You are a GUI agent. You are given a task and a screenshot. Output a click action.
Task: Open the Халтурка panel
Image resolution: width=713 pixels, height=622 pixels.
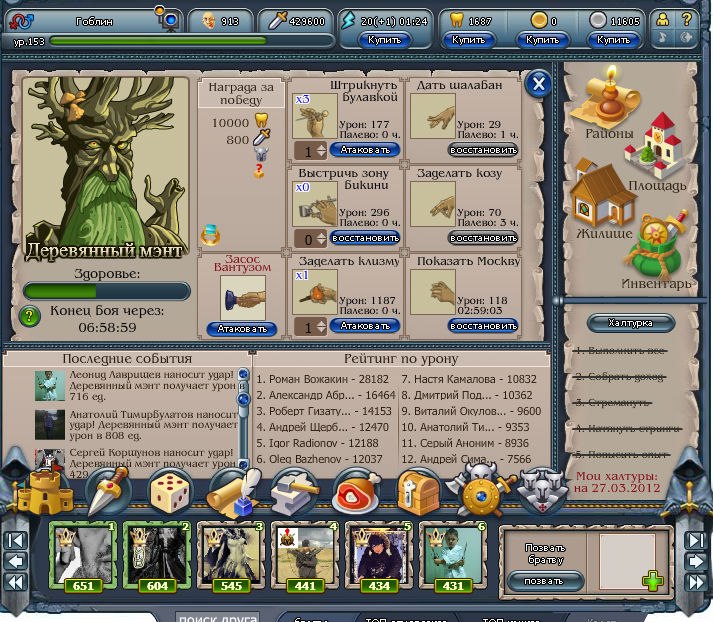630,323
